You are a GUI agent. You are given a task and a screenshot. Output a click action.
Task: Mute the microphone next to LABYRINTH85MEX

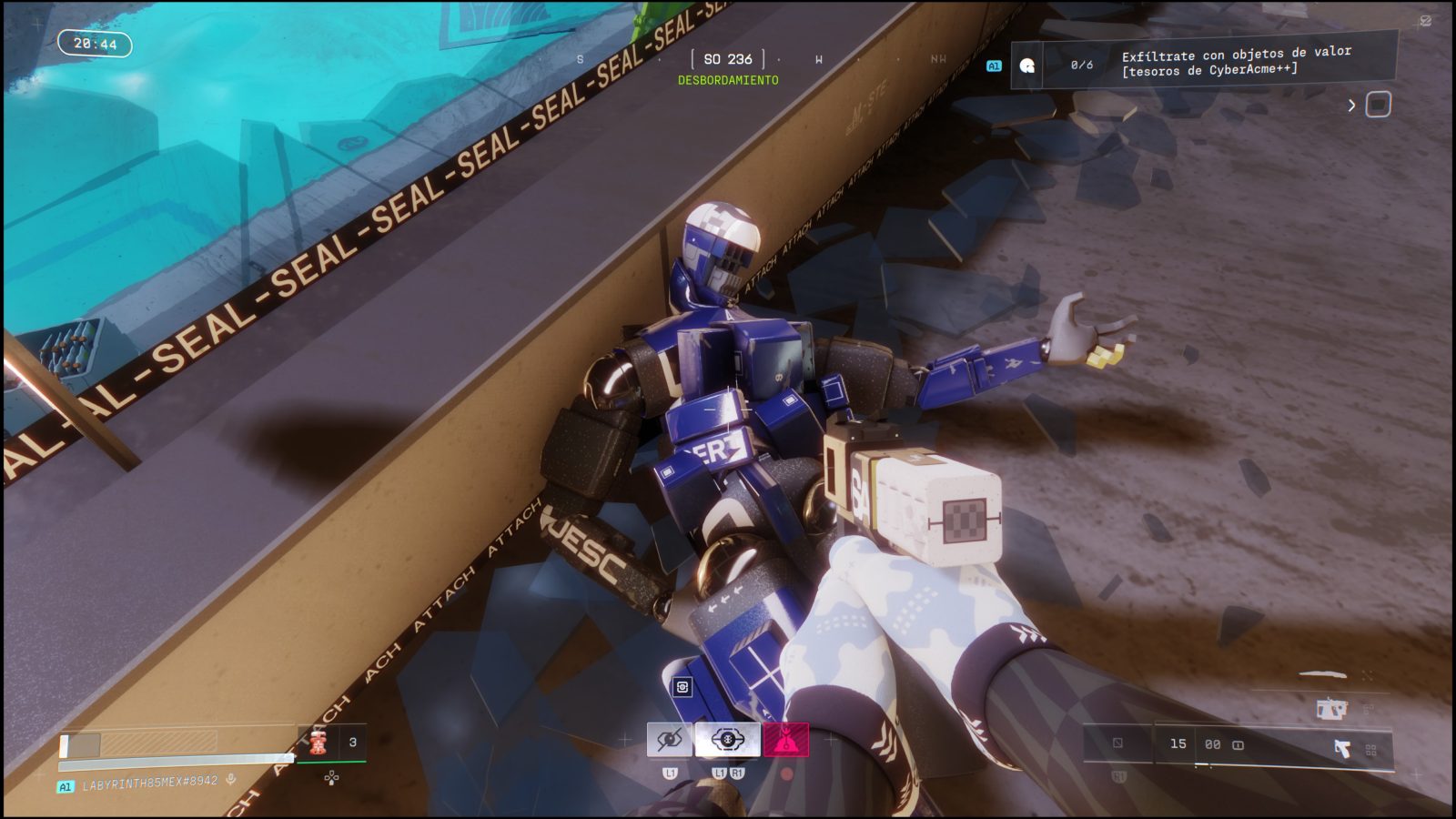[x=230, y=779]
